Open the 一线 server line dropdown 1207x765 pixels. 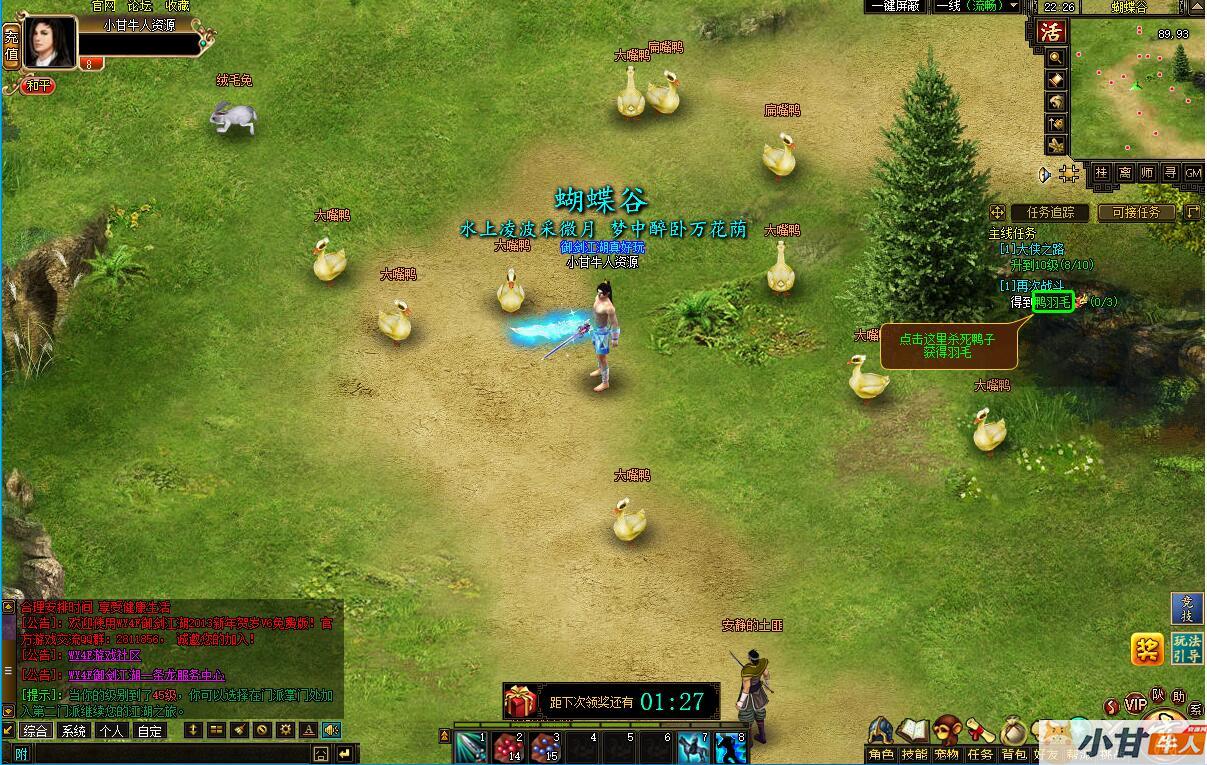pos(976,6)
